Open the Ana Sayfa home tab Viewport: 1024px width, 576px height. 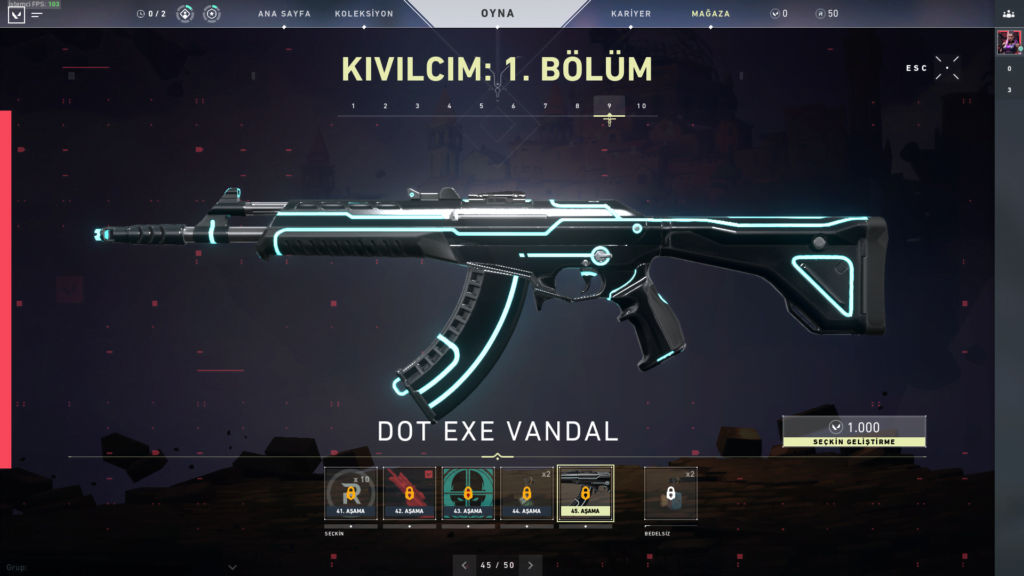click(284, 14)
